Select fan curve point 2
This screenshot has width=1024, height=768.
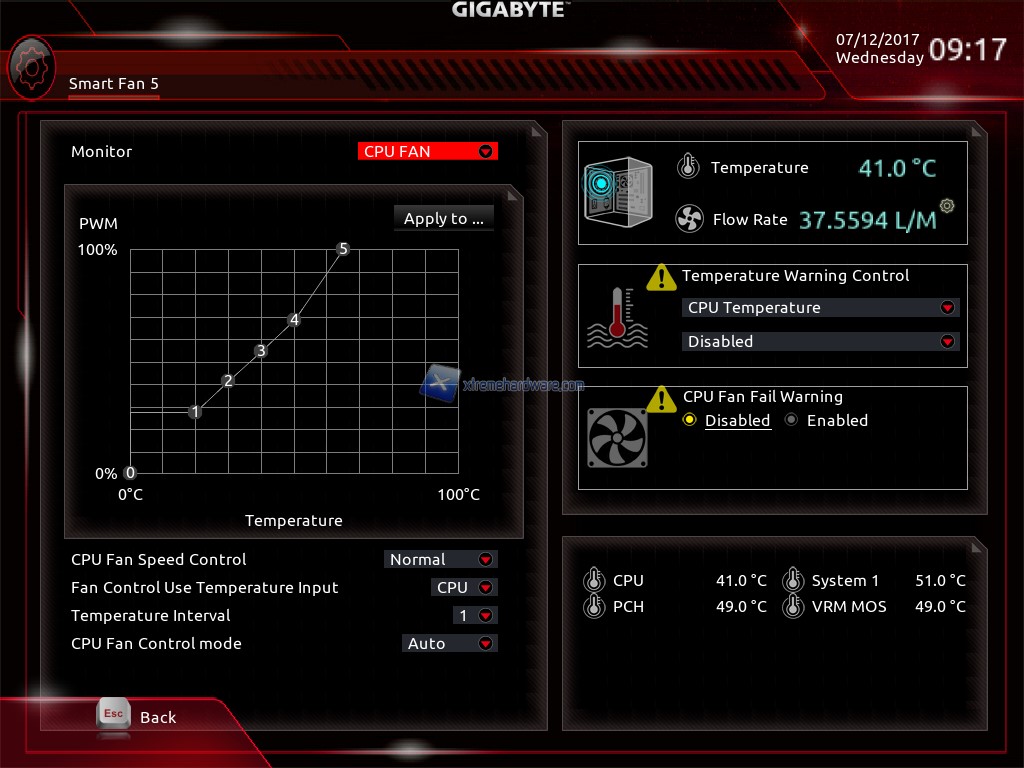228,381
